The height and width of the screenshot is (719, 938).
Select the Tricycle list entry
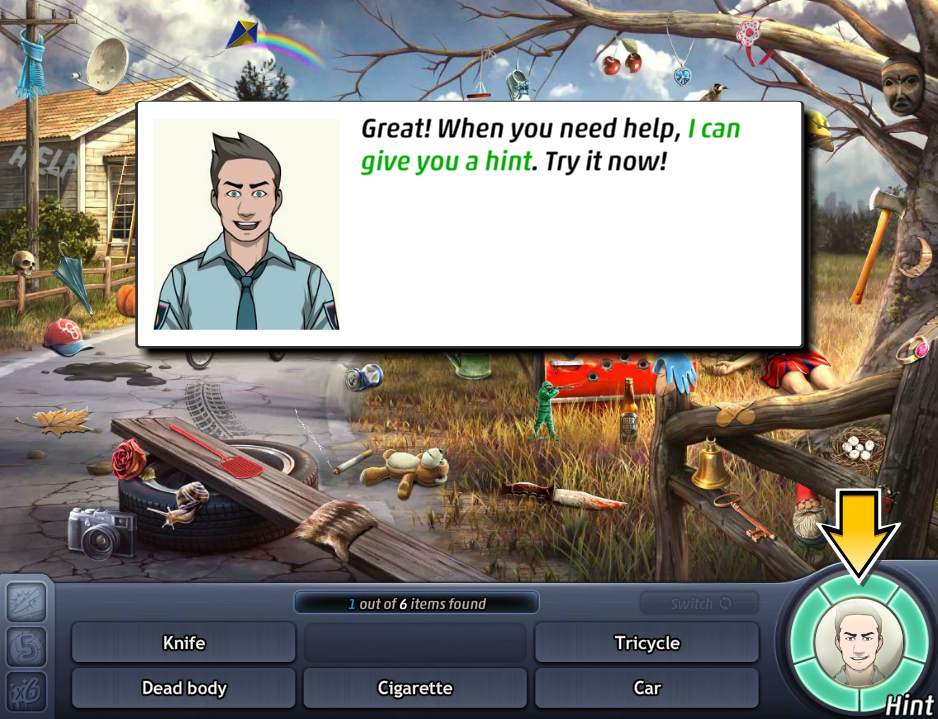click(x=647, y=643)
